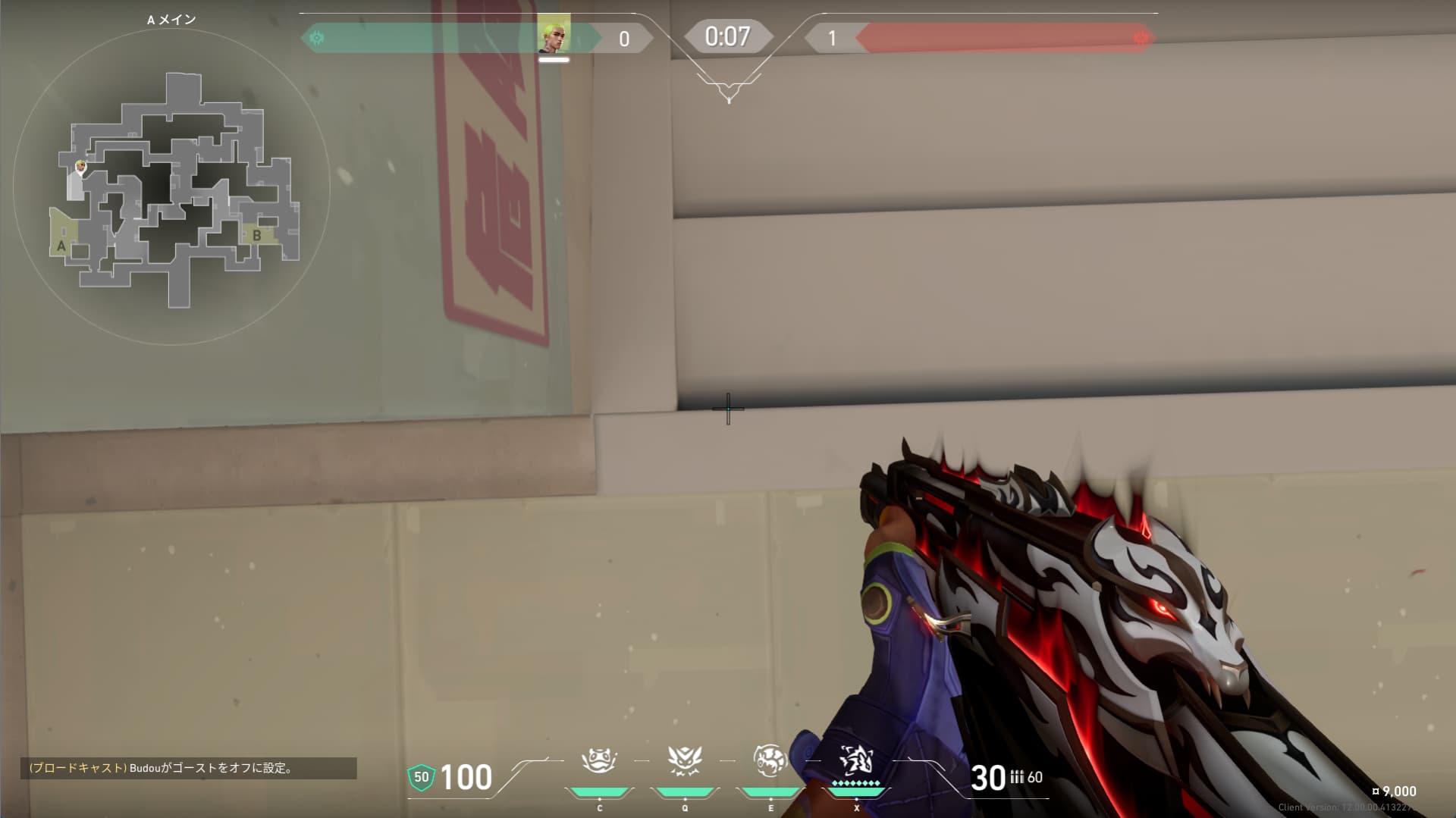The height and width of the screenshot is (818, 1456).
Task: Click the green armor shield icon showing 50
Action: [x=421, y=778]
